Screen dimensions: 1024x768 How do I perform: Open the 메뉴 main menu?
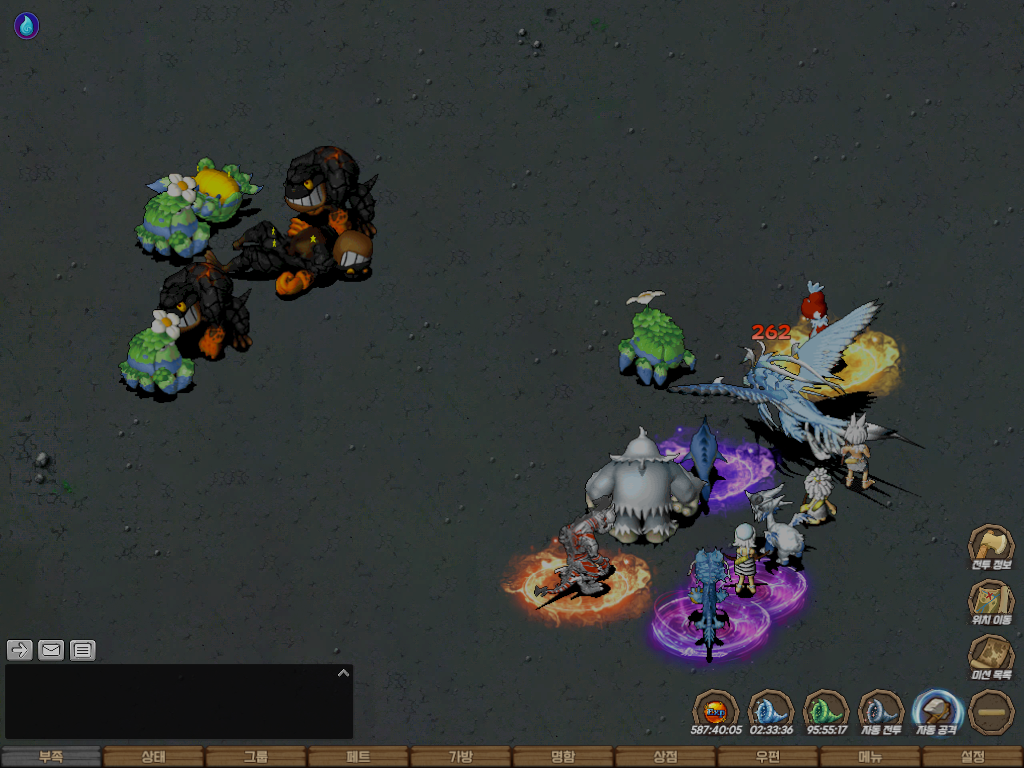tap(870, 757)
